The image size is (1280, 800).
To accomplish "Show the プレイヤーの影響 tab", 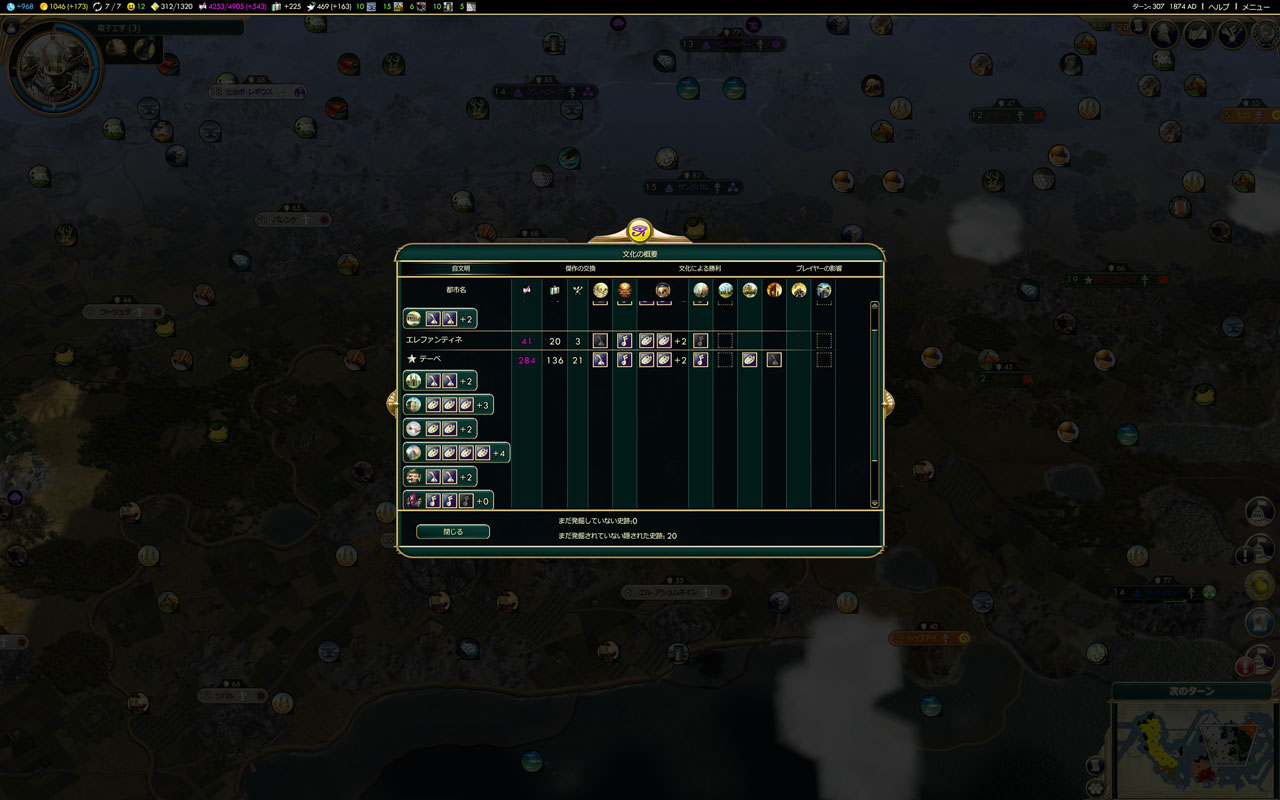I will [x=819, y=269].
